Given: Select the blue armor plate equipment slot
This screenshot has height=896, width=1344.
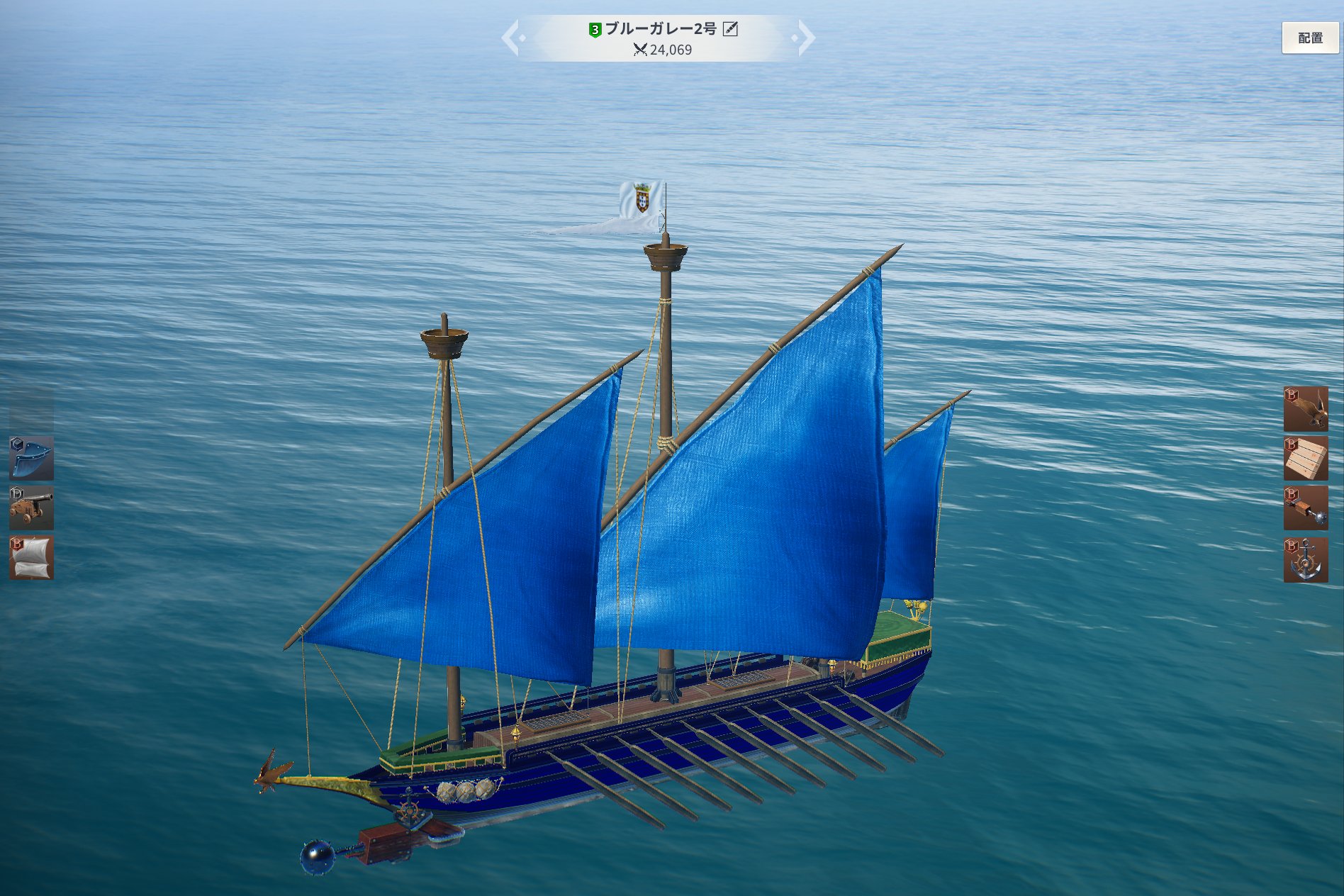Looking at the screenshot, I should pyautogui.click(x=32, y=459).
